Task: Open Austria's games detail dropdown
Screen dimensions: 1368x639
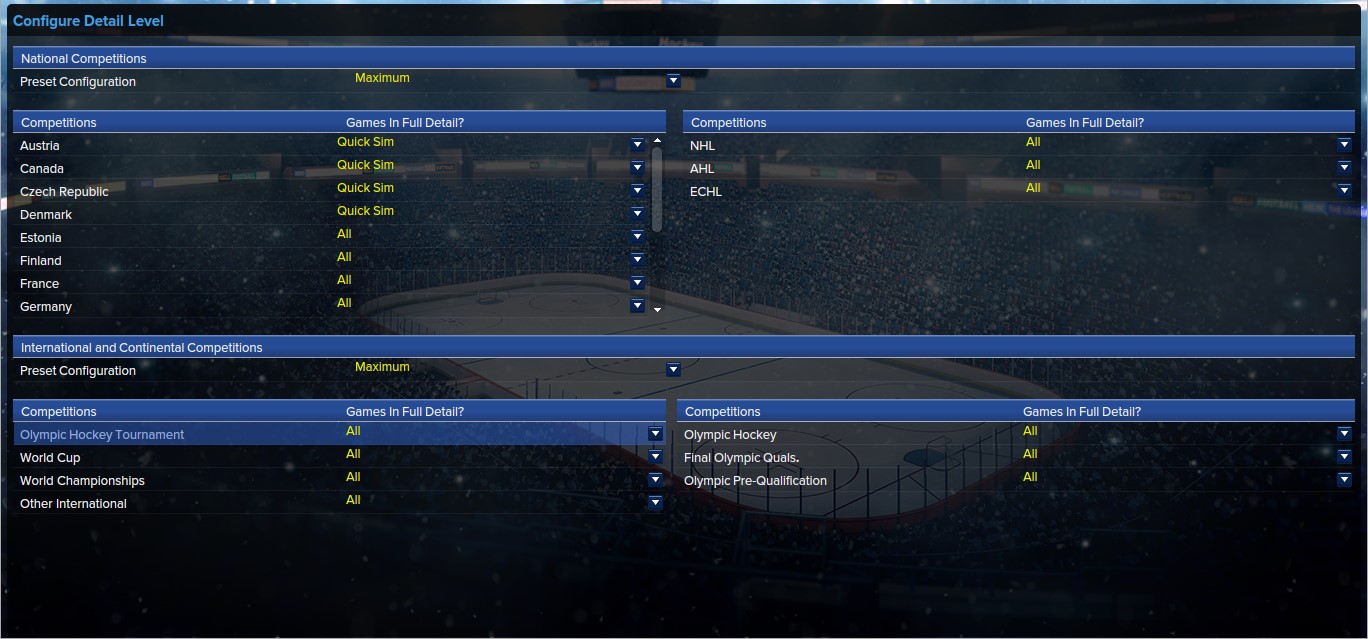Action: click(637, 145)
